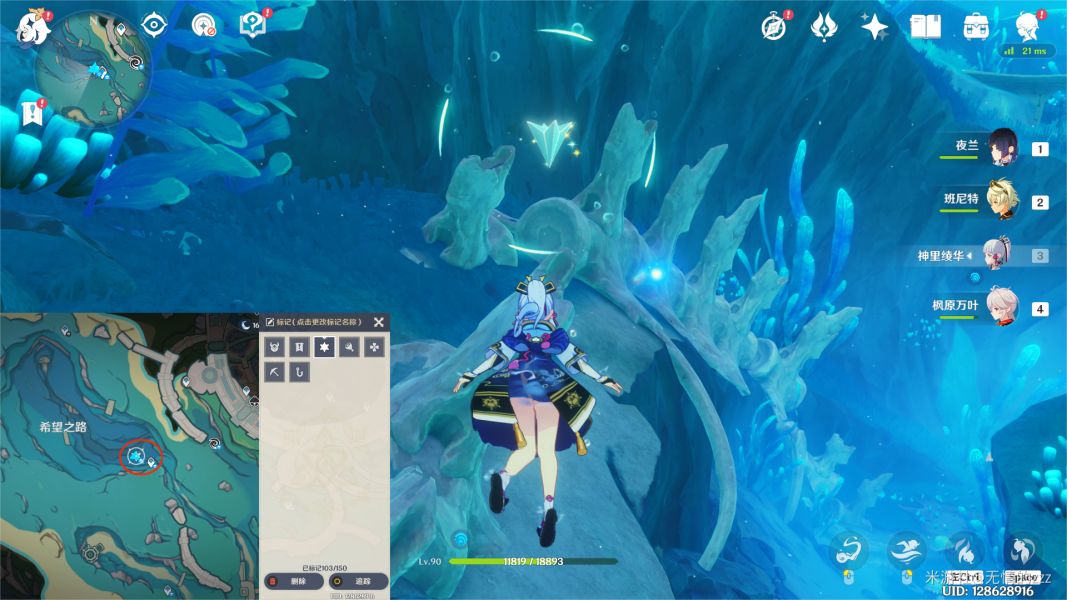
Task: Switch to party member 班尼特
Action: (x=1003, y=201)
